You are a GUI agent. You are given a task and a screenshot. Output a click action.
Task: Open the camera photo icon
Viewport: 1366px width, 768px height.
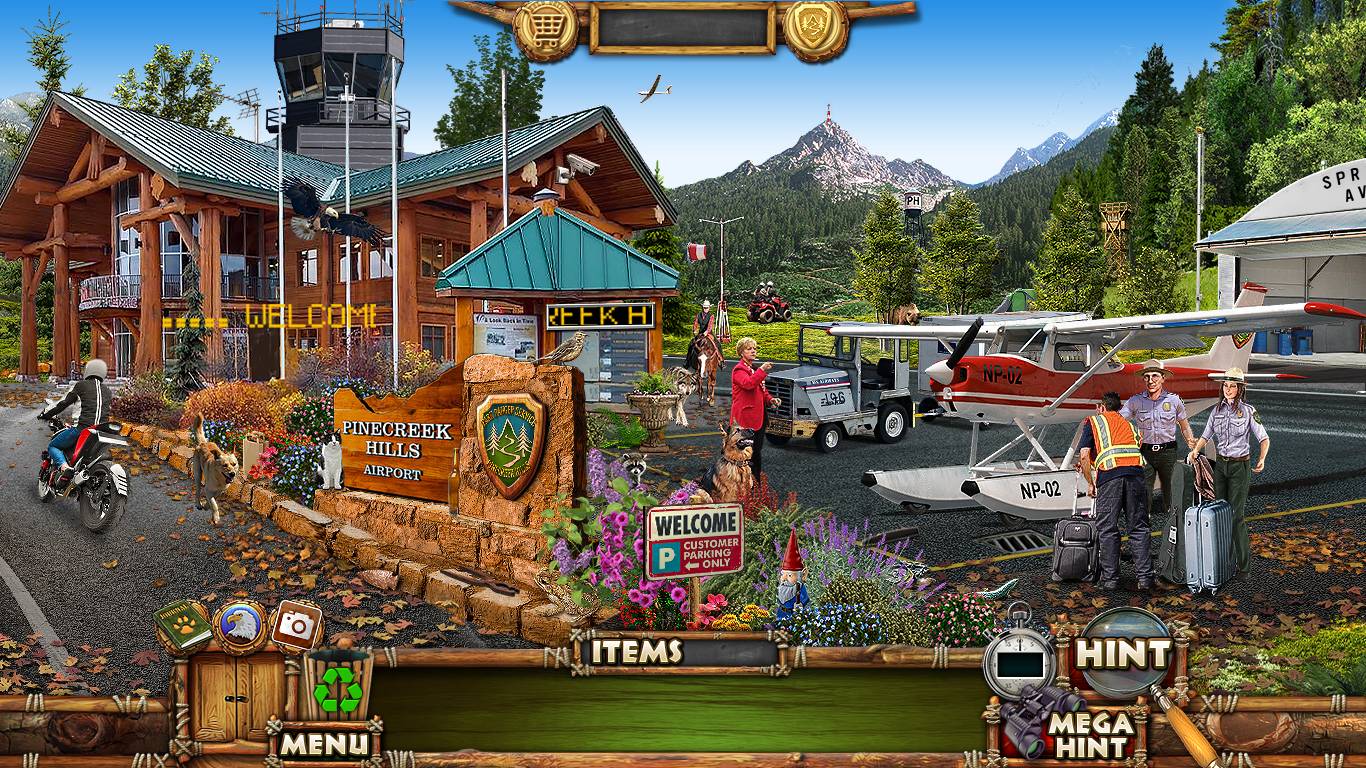click(x=296, y=626)
